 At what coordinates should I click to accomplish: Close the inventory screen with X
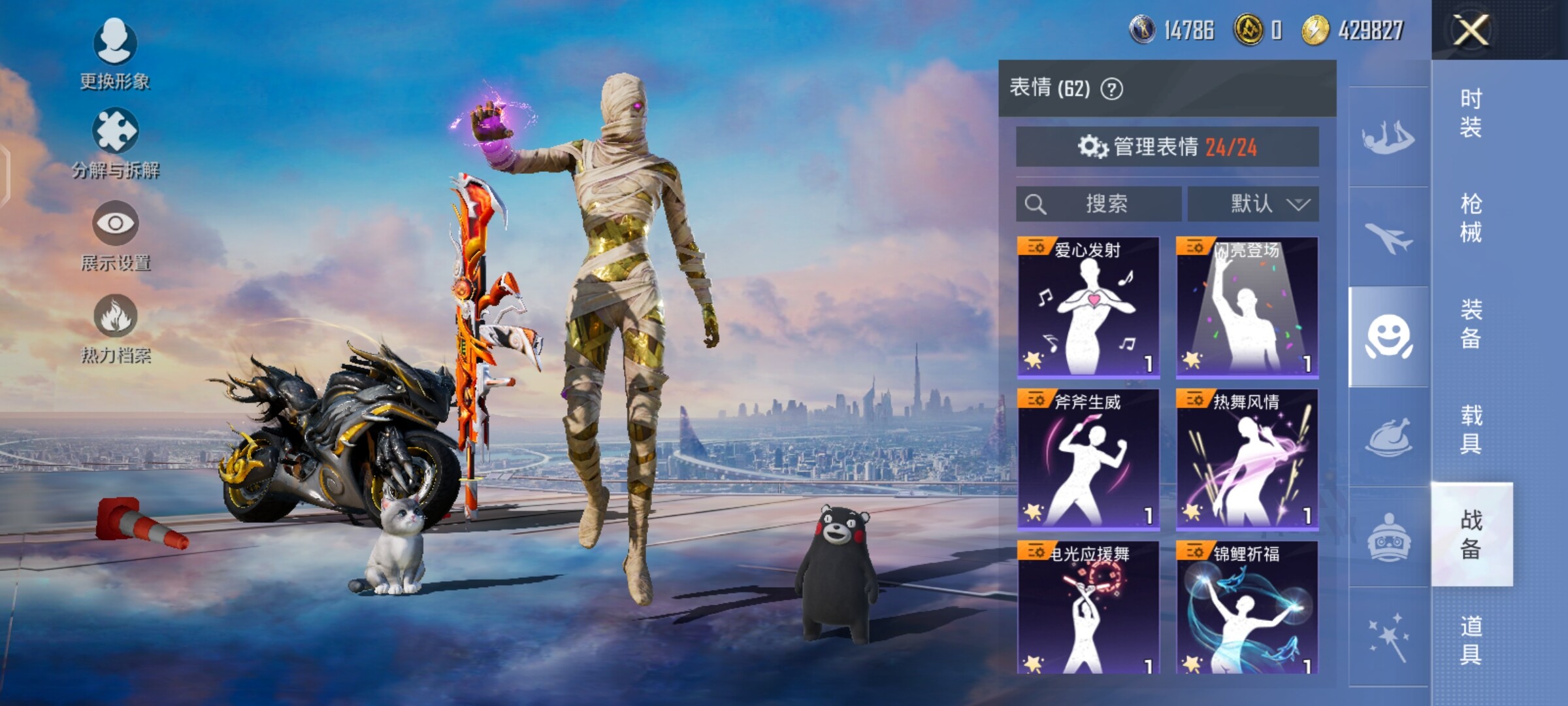1471,29
